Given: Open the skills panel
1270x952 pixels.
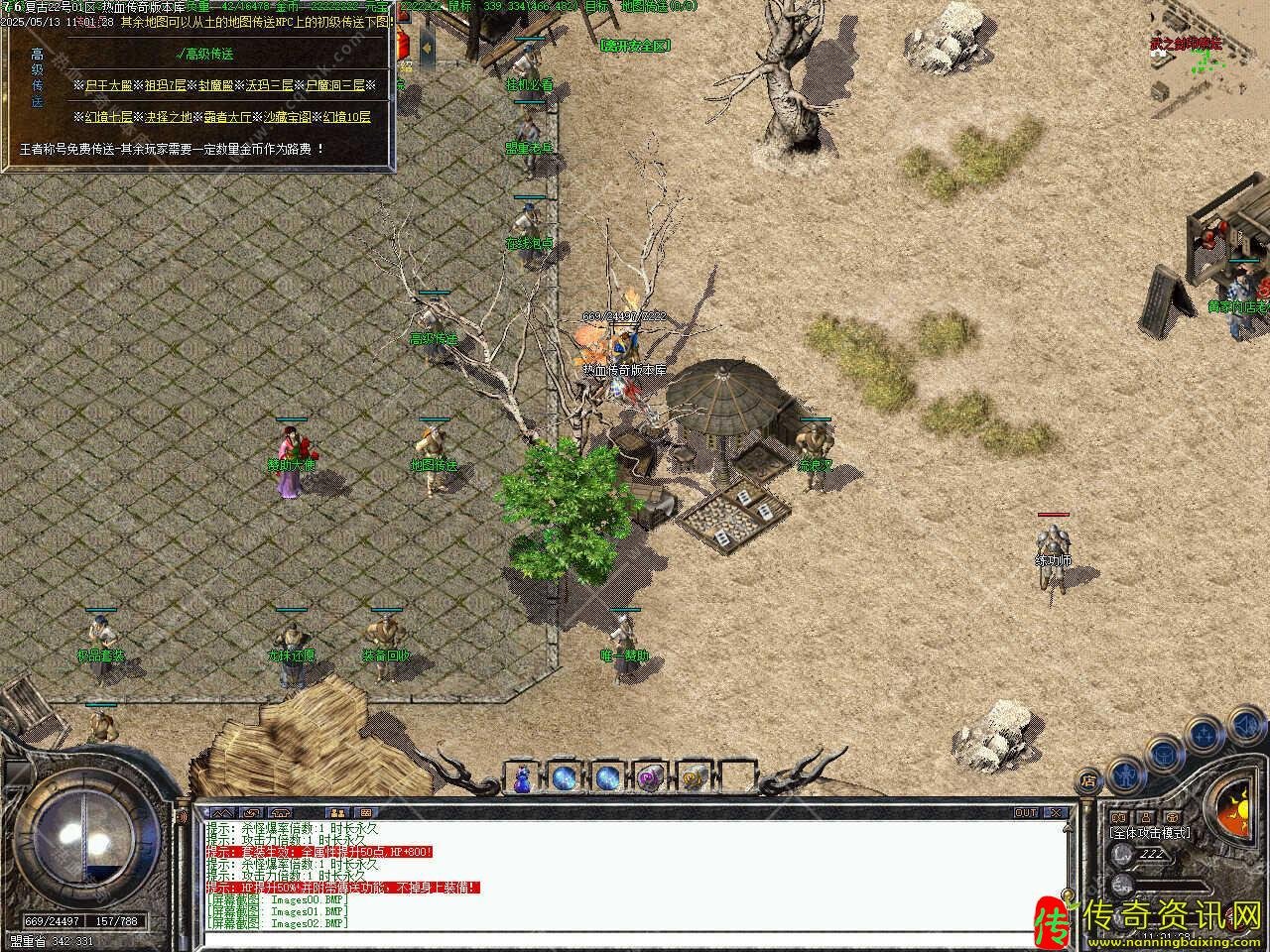Looking at the screenshot, I should tap(1205, 734).
